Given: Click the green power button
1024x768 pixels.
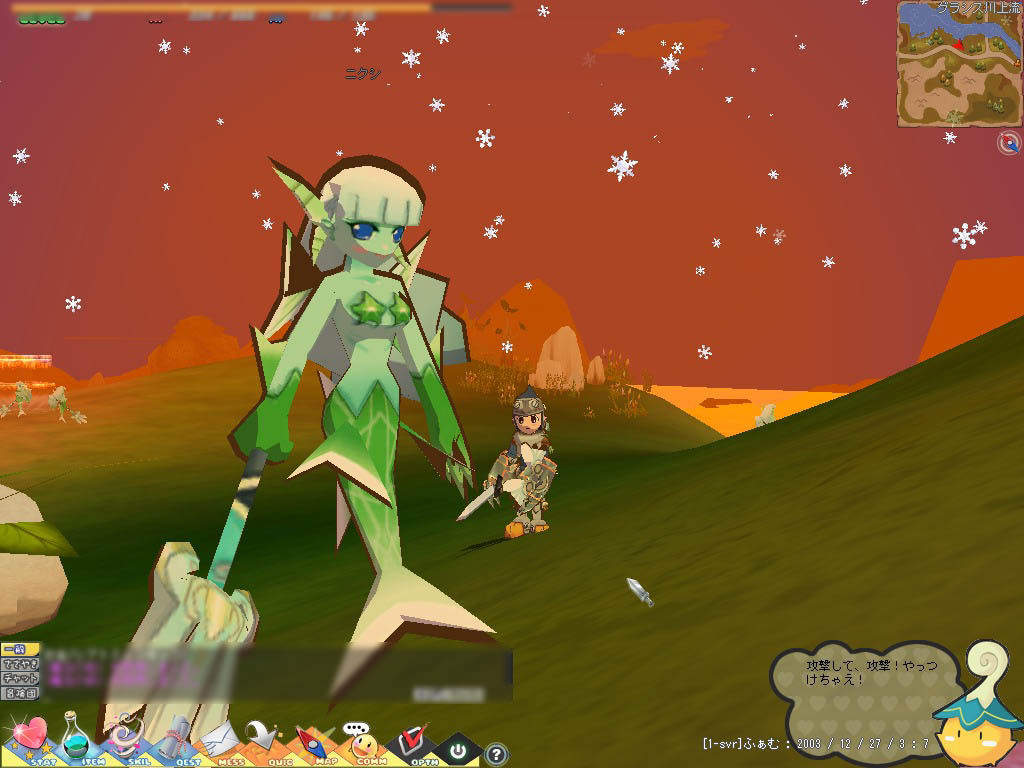Looking at the screenshot, I should pyautogui.click(x=458, y=749).
